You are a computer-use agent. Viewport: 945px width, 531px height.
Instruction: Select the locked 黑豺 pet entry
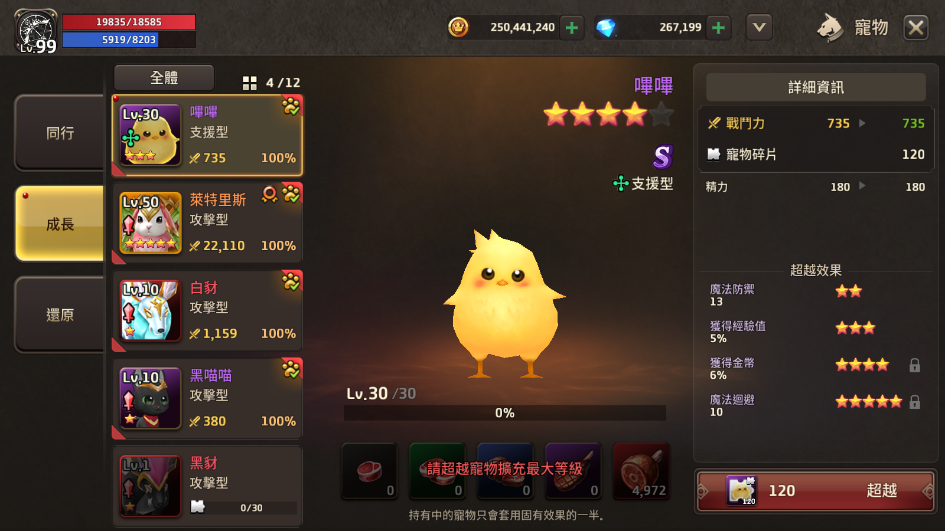208,486
